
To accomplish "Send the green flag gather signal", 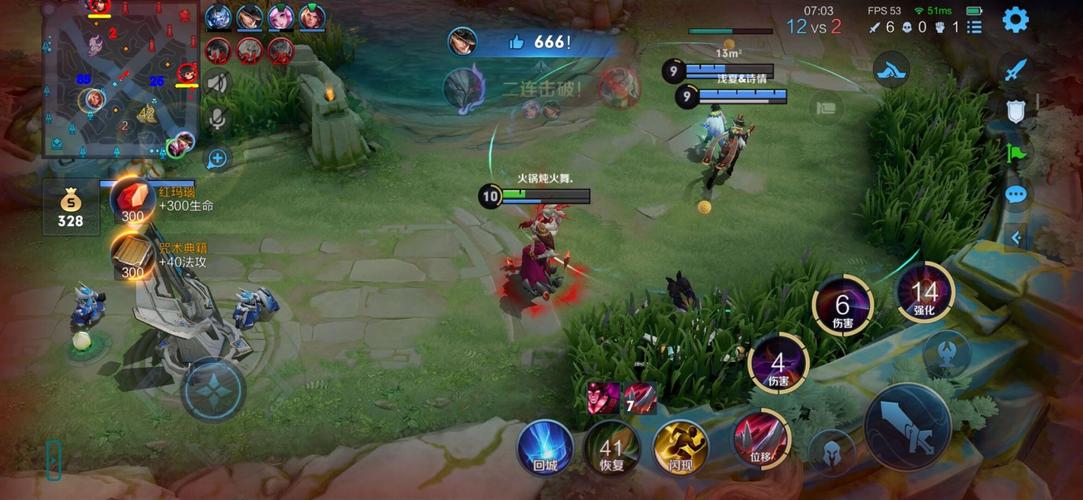I will [x=1016, y=152].
